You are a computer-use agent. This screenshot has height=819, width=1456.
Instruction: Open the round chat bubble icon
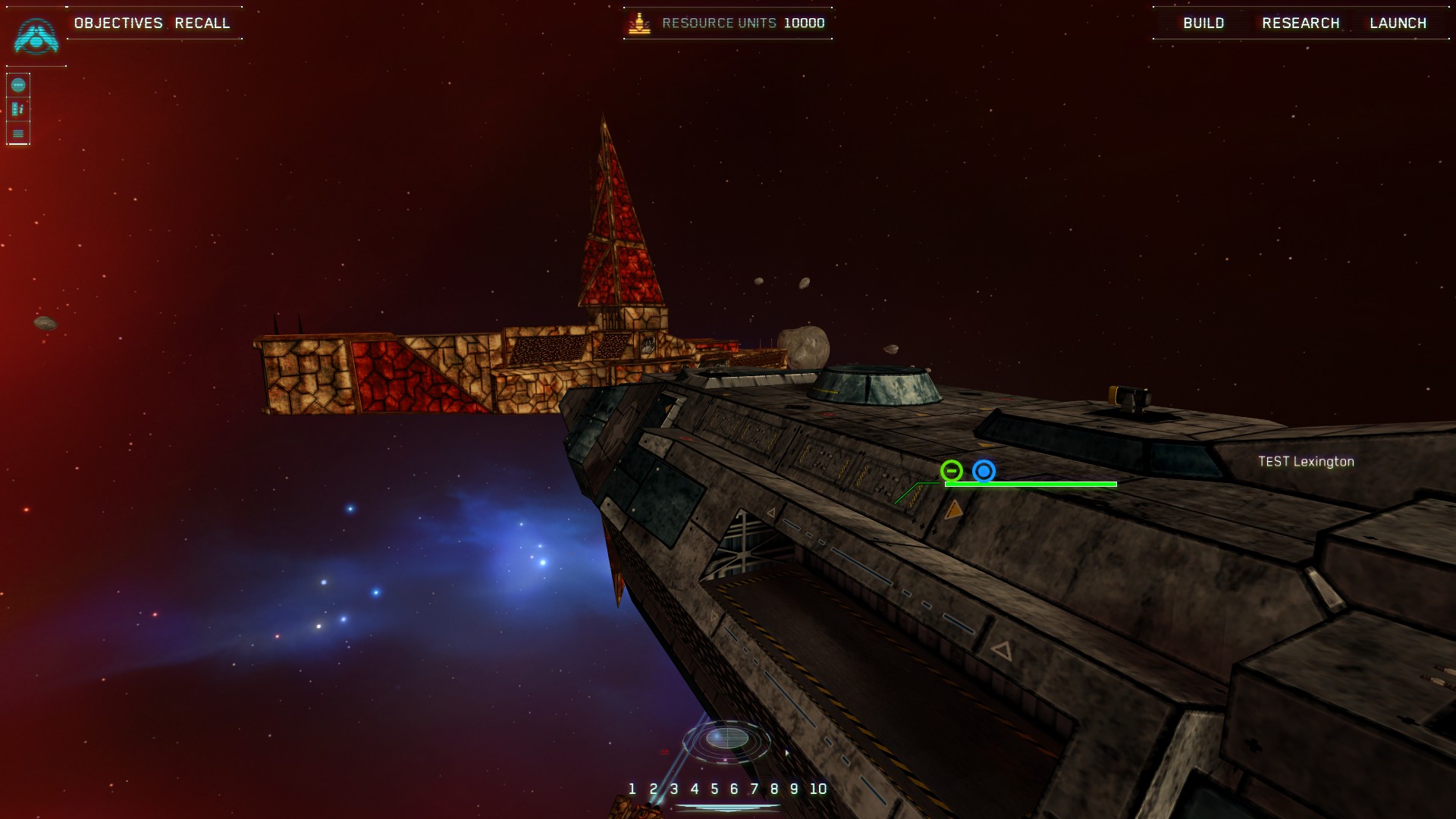click(18, 85)
